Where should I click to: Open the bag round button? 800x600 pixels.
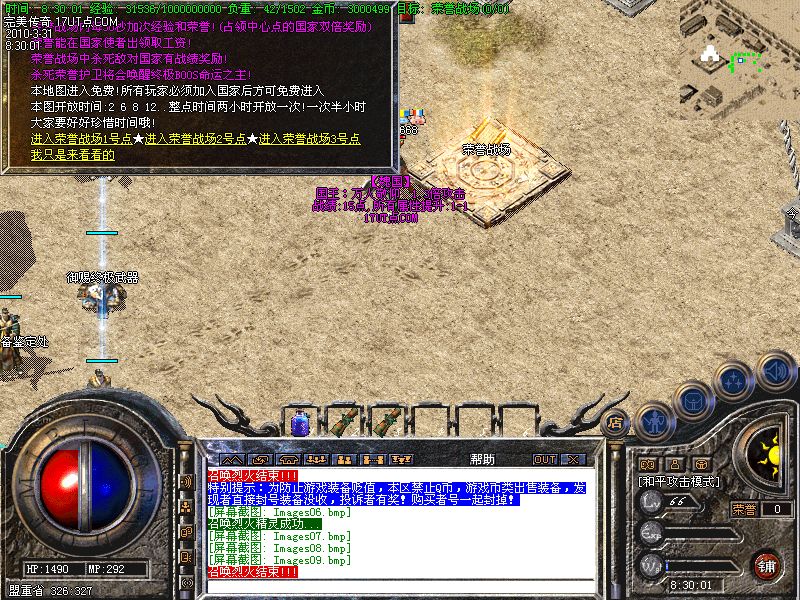(x=693, y=399)
